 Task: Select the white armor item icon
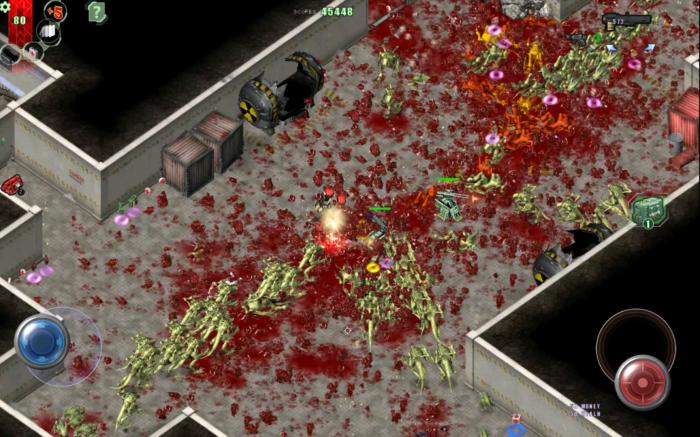(49, 32)
